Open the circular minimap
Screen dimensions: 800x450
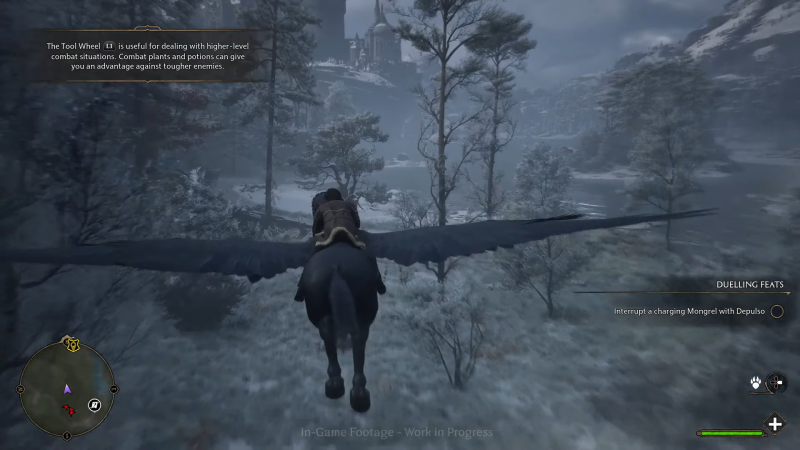pos(67,389)
